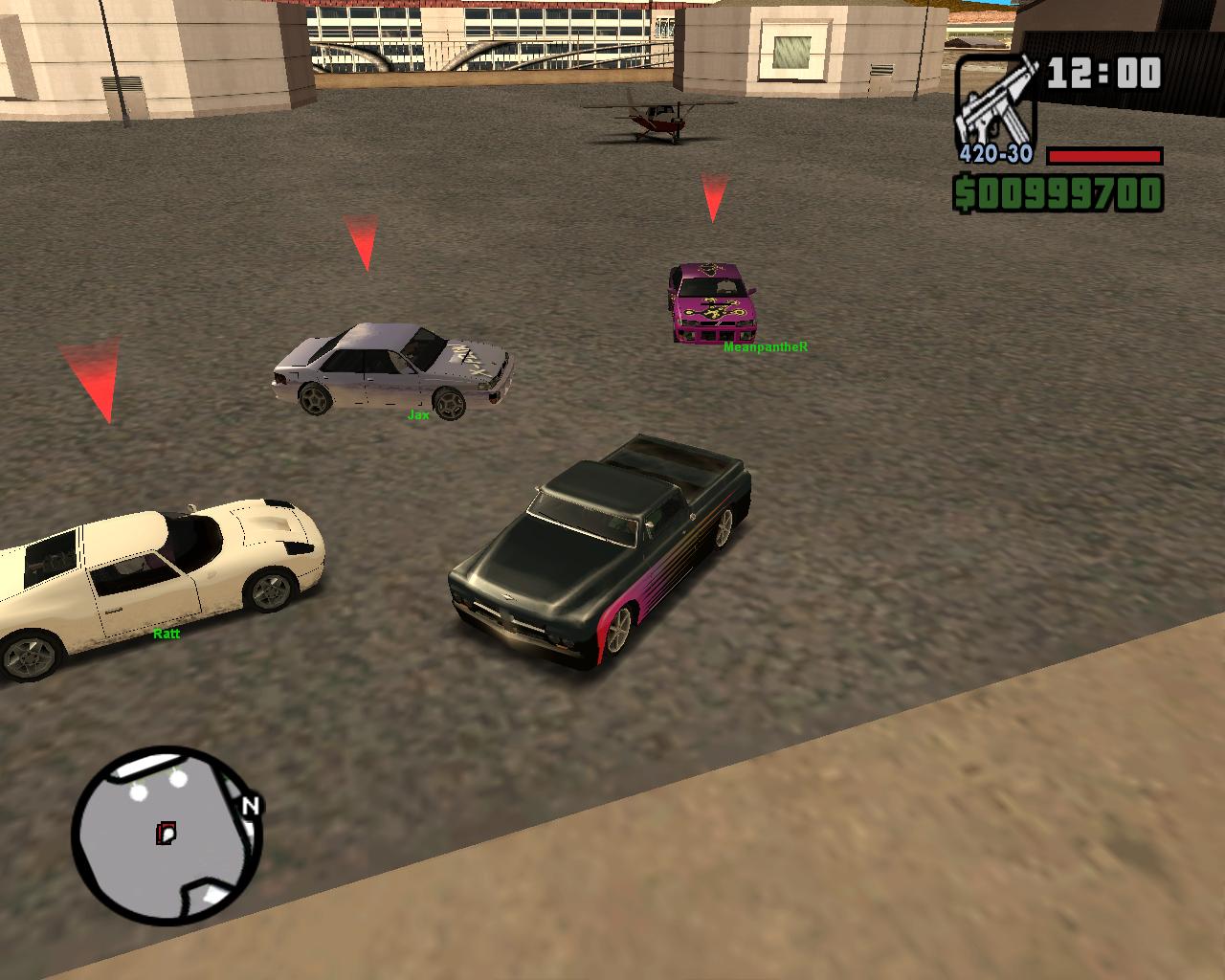Click the Jax player name tag
Viewport: 1225px width, 980px height.
[x=418, y=415]
